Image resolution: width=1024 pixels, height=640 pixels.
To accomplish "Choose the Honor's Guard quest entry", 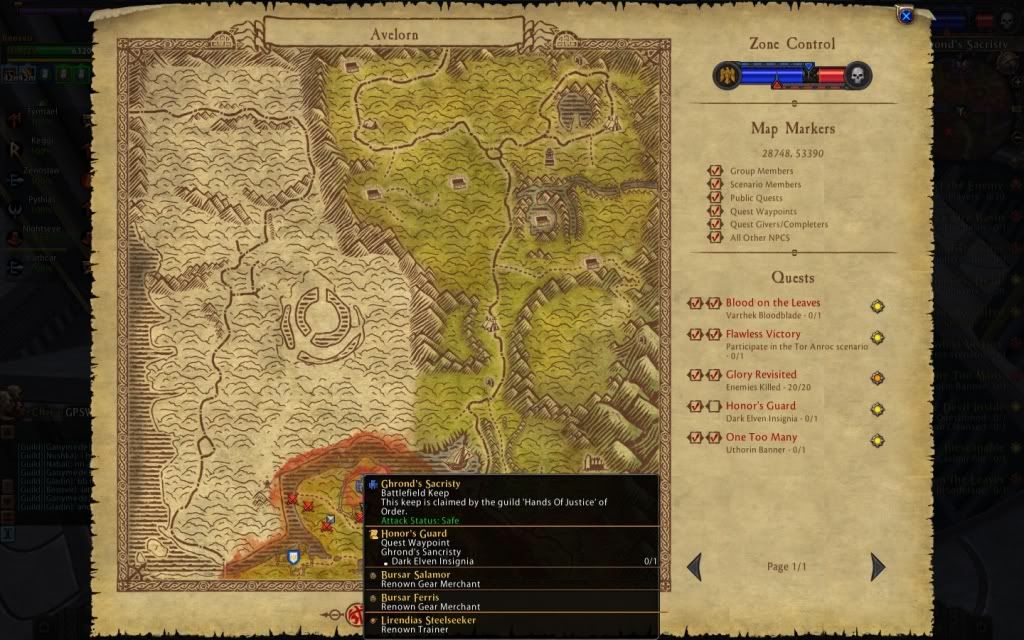I will coord(761,406).
